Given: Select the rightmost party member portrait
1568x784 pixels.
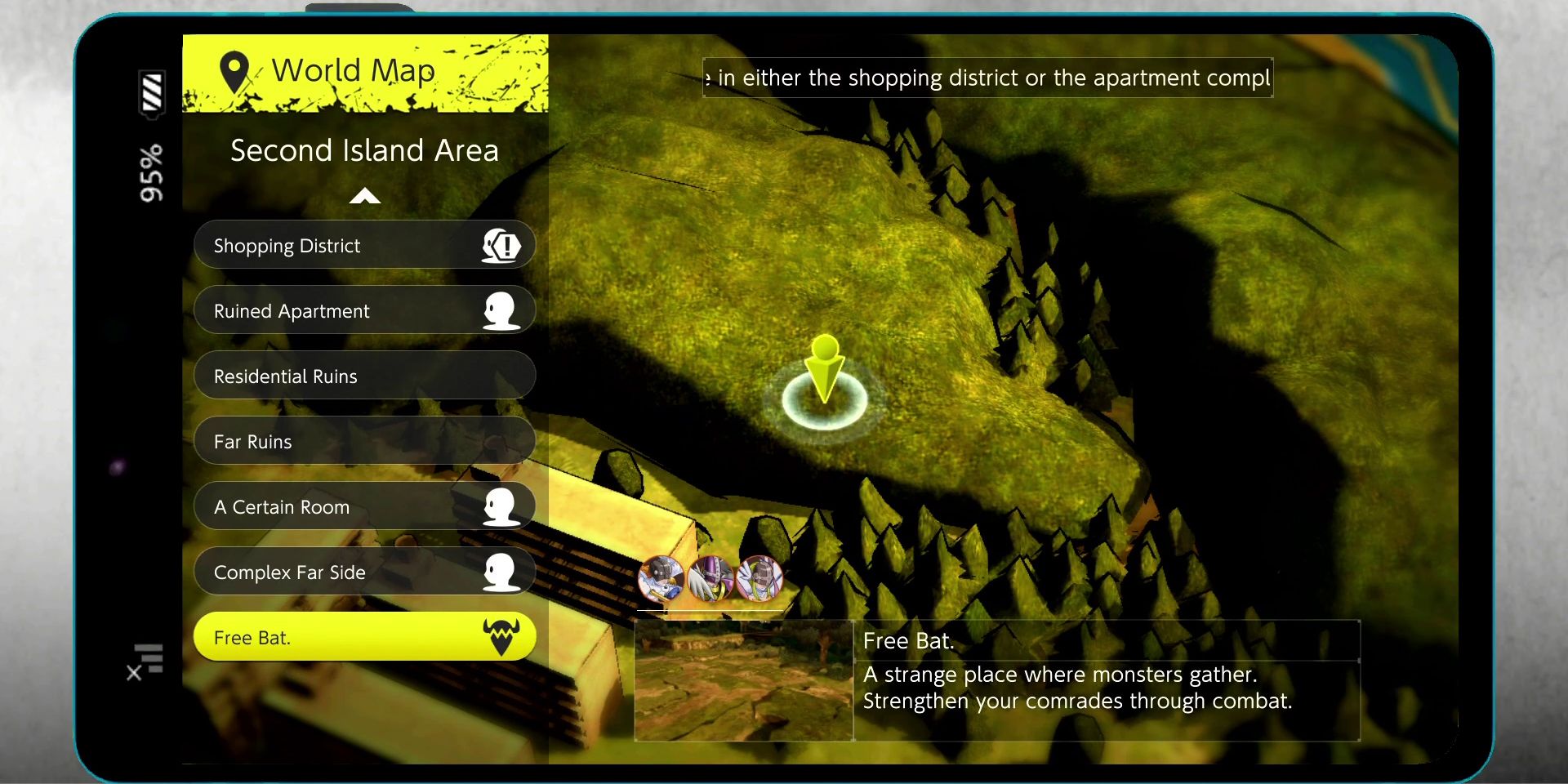Looking at the screenshot, I should 759,580.
